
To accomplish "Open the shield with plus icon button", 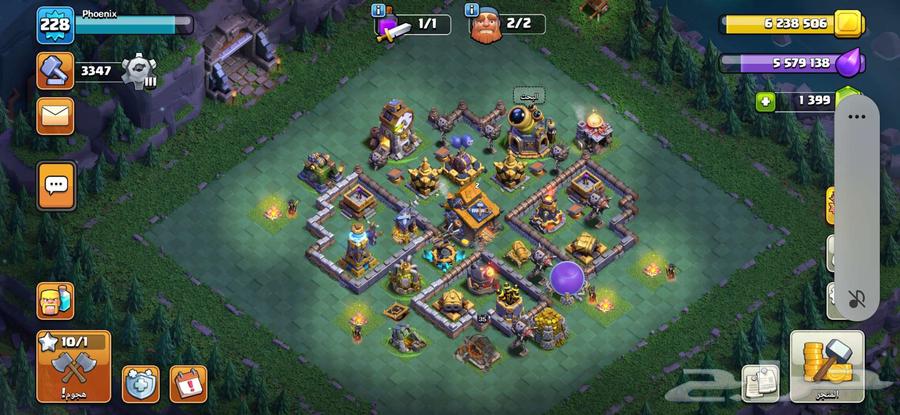I will tap(141, 381).
